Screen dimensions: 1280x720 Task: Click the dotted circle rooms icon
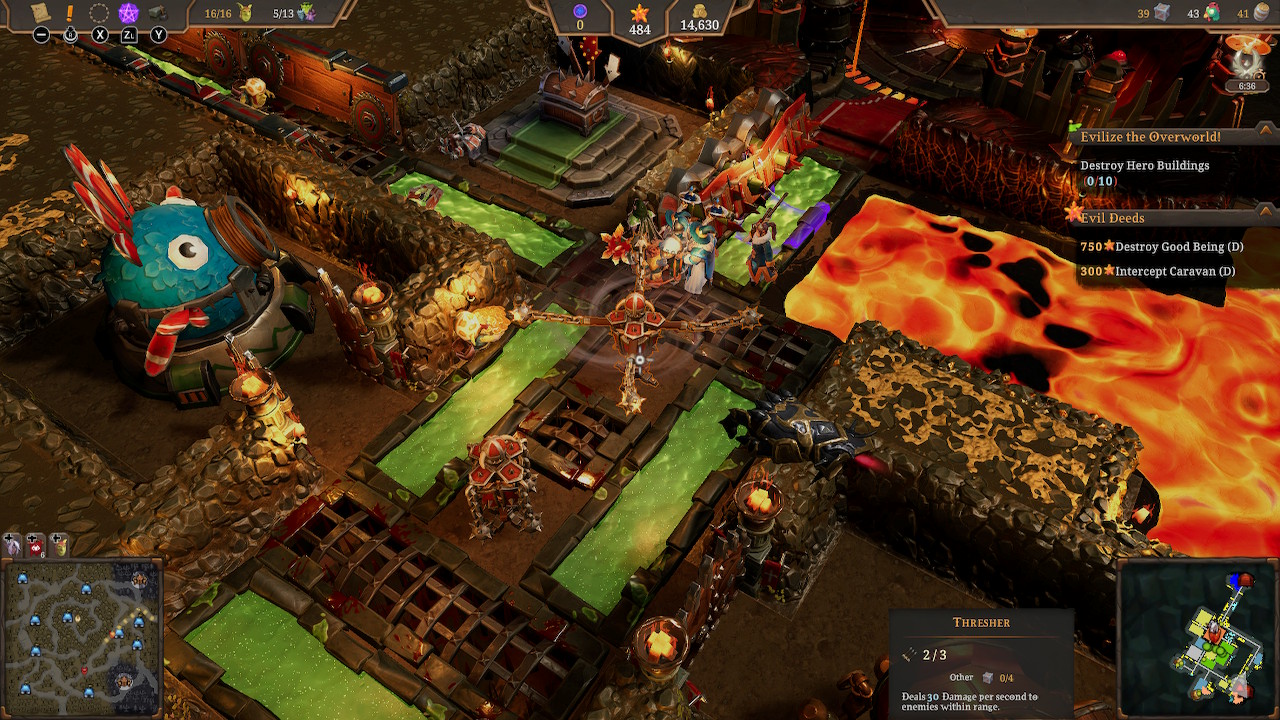100,13
